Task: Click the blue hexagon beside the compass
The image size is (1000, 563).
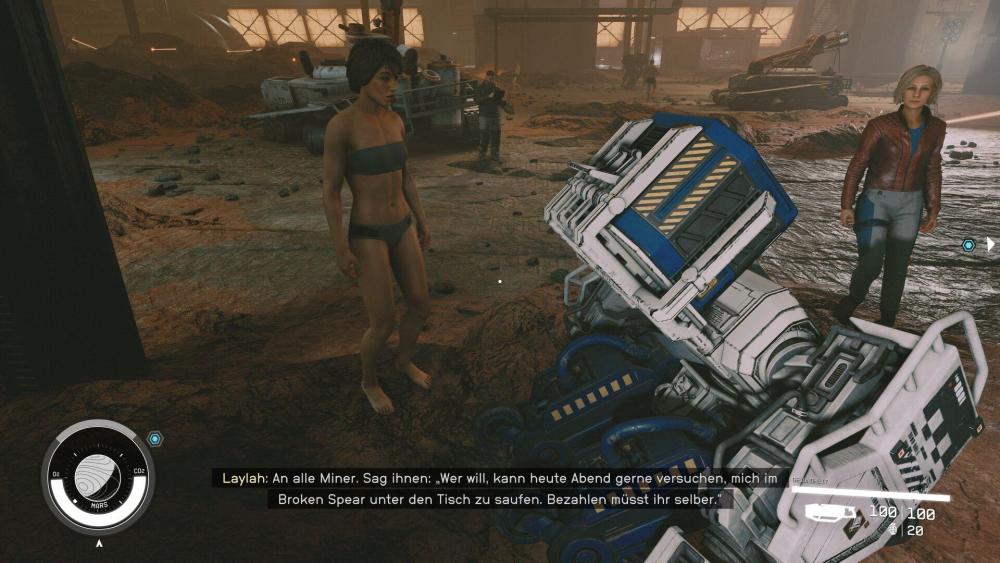Action: coord(154,438)
